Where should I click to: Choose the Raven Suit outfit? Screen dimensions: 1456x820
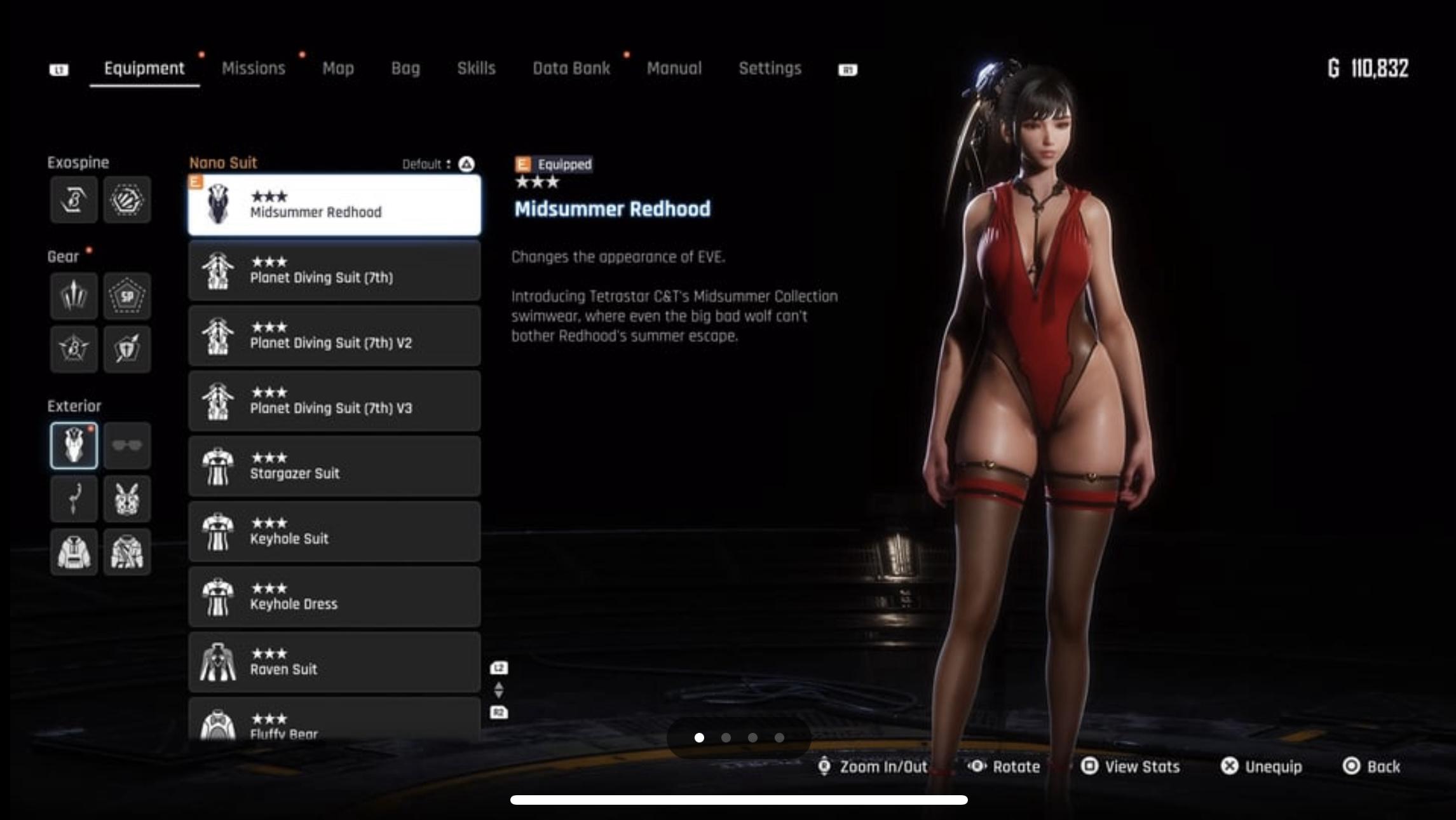point(334,662)
